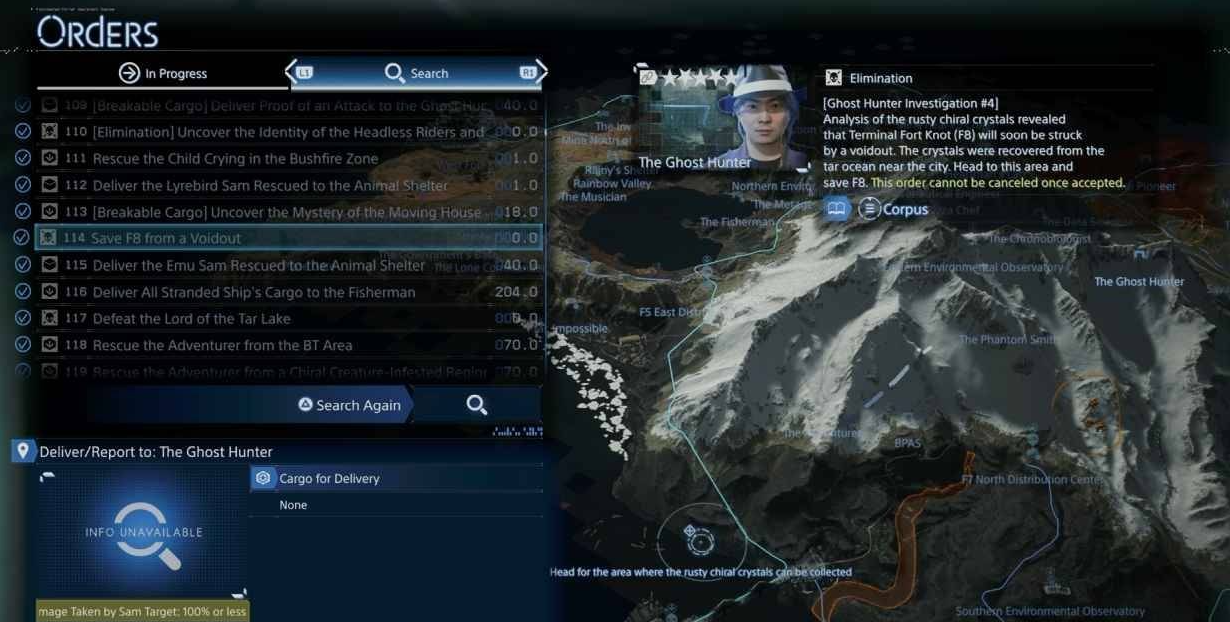Choose order 112 Deliver the Lyrebird

pos(270,185)
